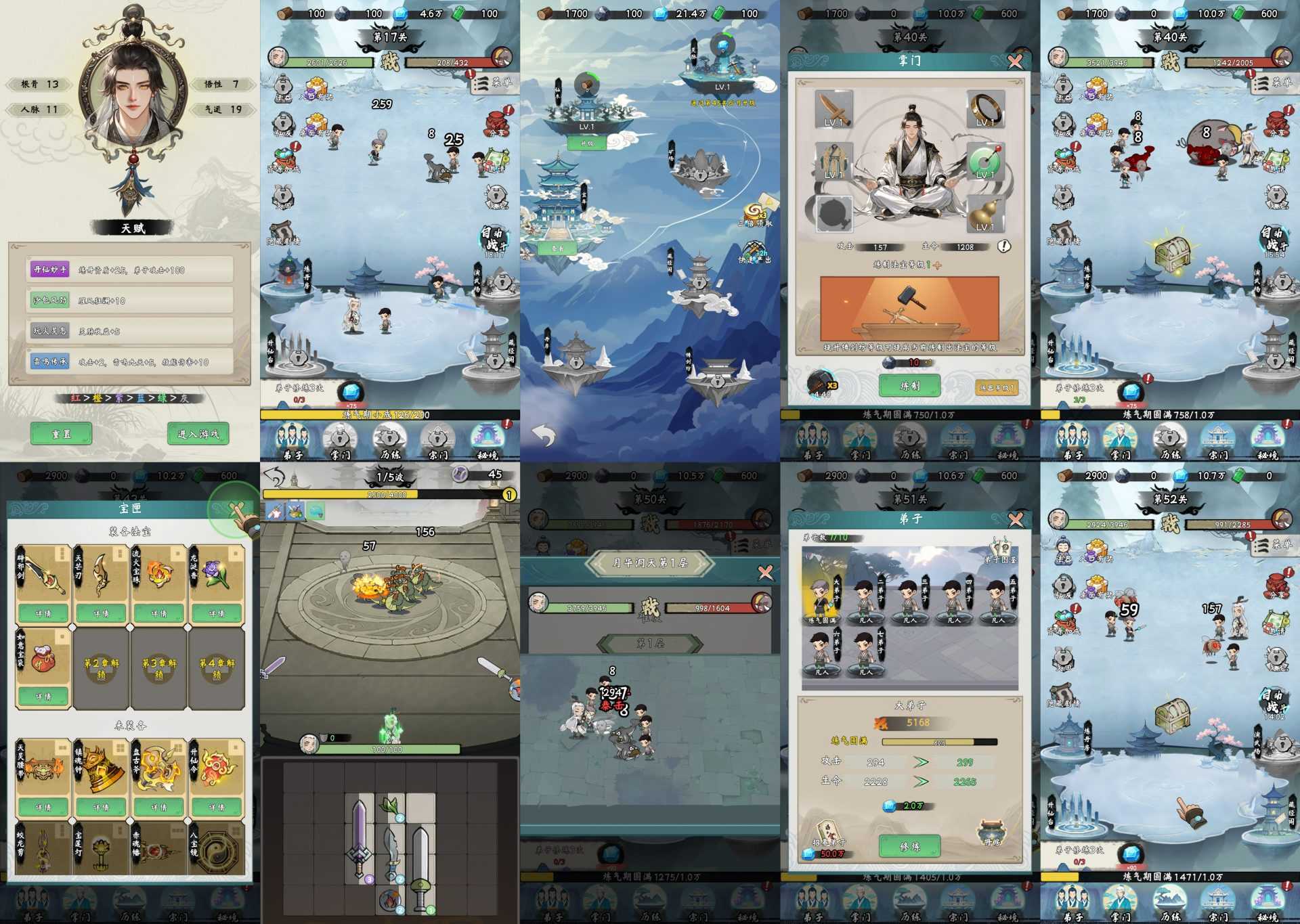Viewport: 1300px width, 924px height.
Task: Claim the 三倍领取 triple reward
Action: point(756,215)
